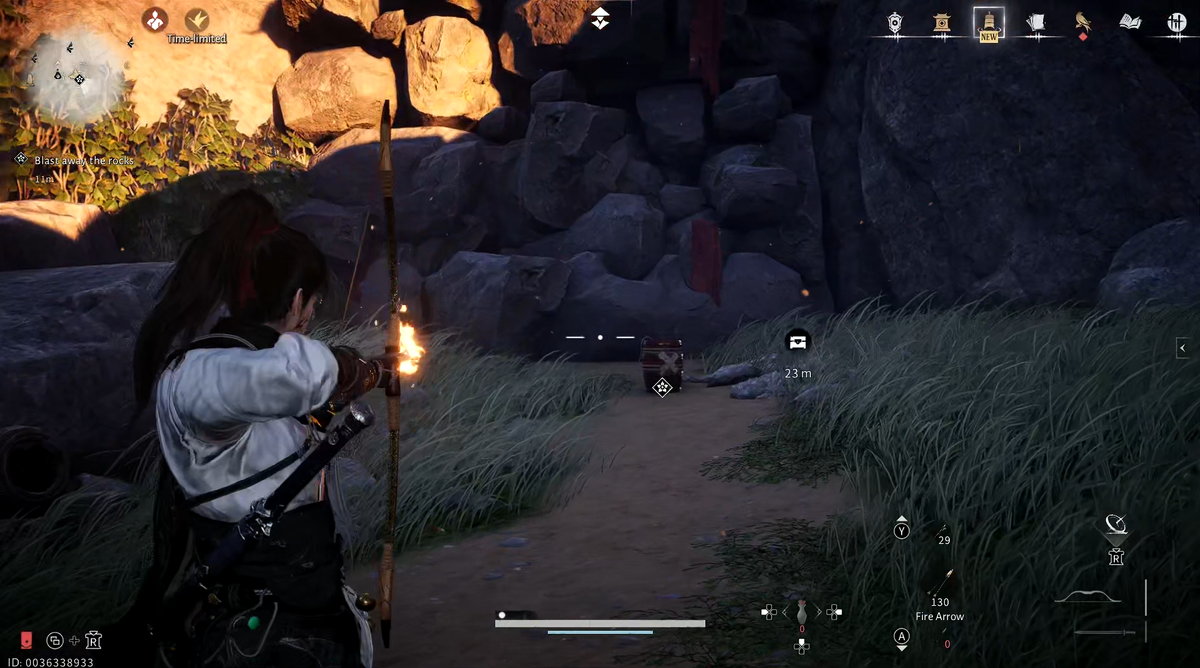Select the healing gourd item slot
The image size is (1200, 668).
[801, 612]
